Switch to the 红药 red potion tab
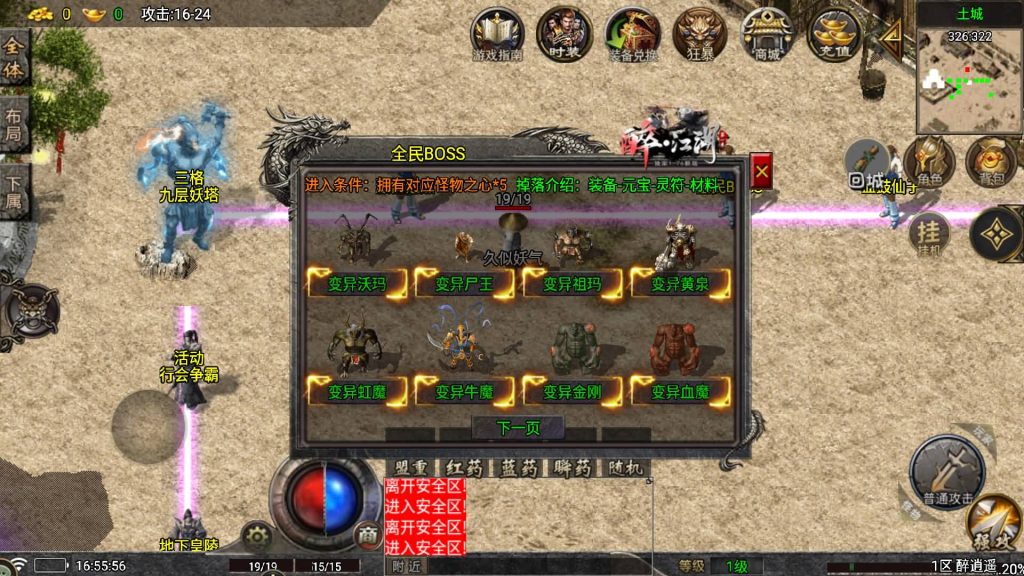The width and height of the screenshot is (1024, 576). pyautogui.click(x=464, y=468)
